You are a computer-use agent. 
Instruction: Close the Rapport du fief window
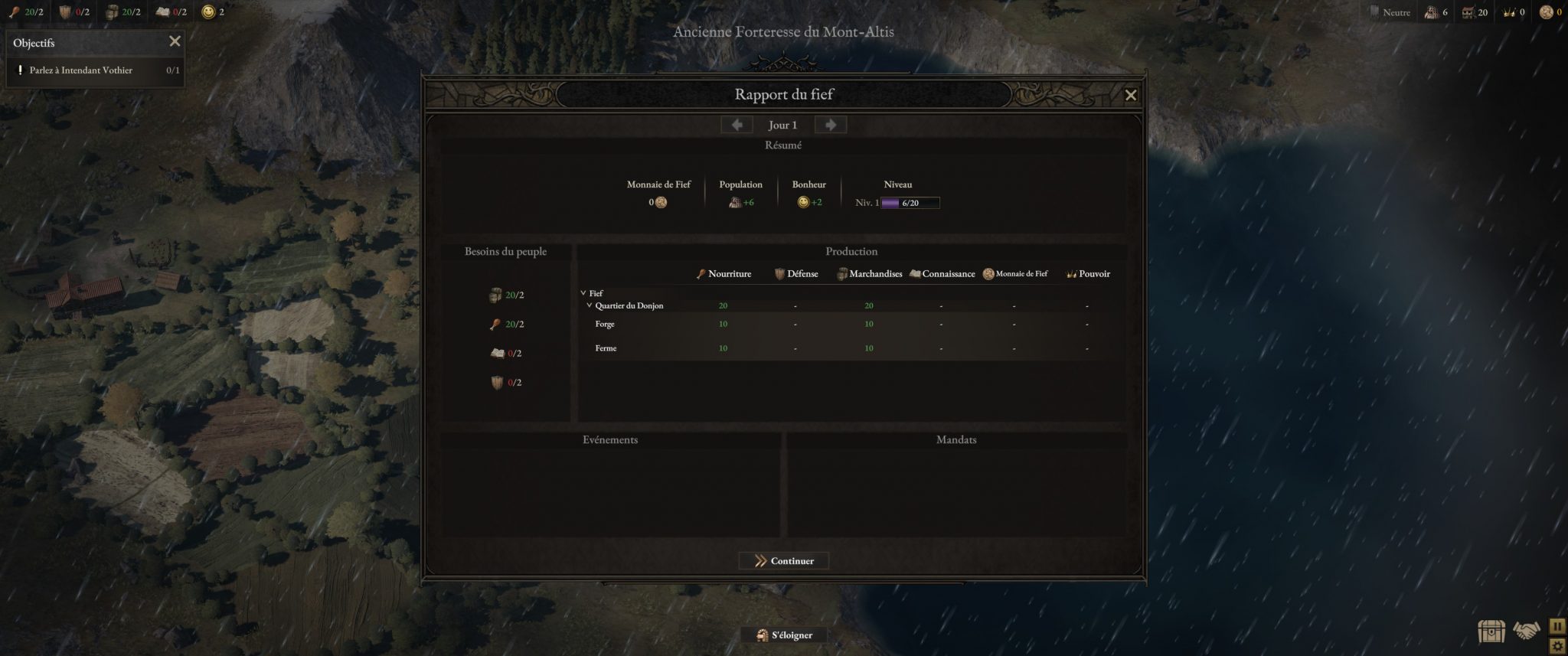(1130, 95)
